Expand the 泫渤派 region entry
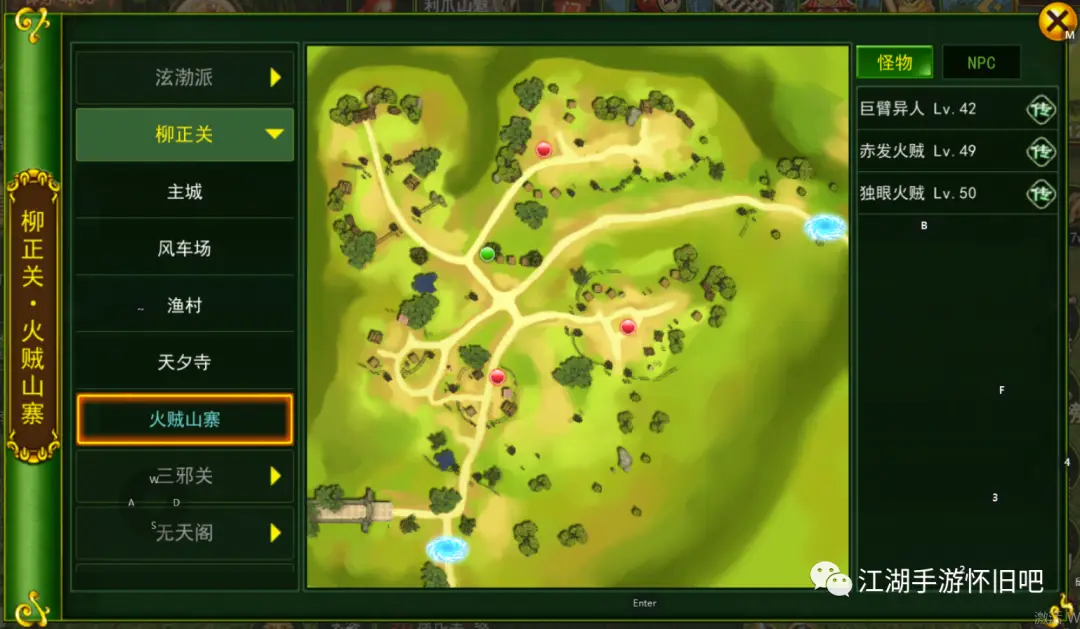This screenshot has height=629, width=1080. pos(185,78)
